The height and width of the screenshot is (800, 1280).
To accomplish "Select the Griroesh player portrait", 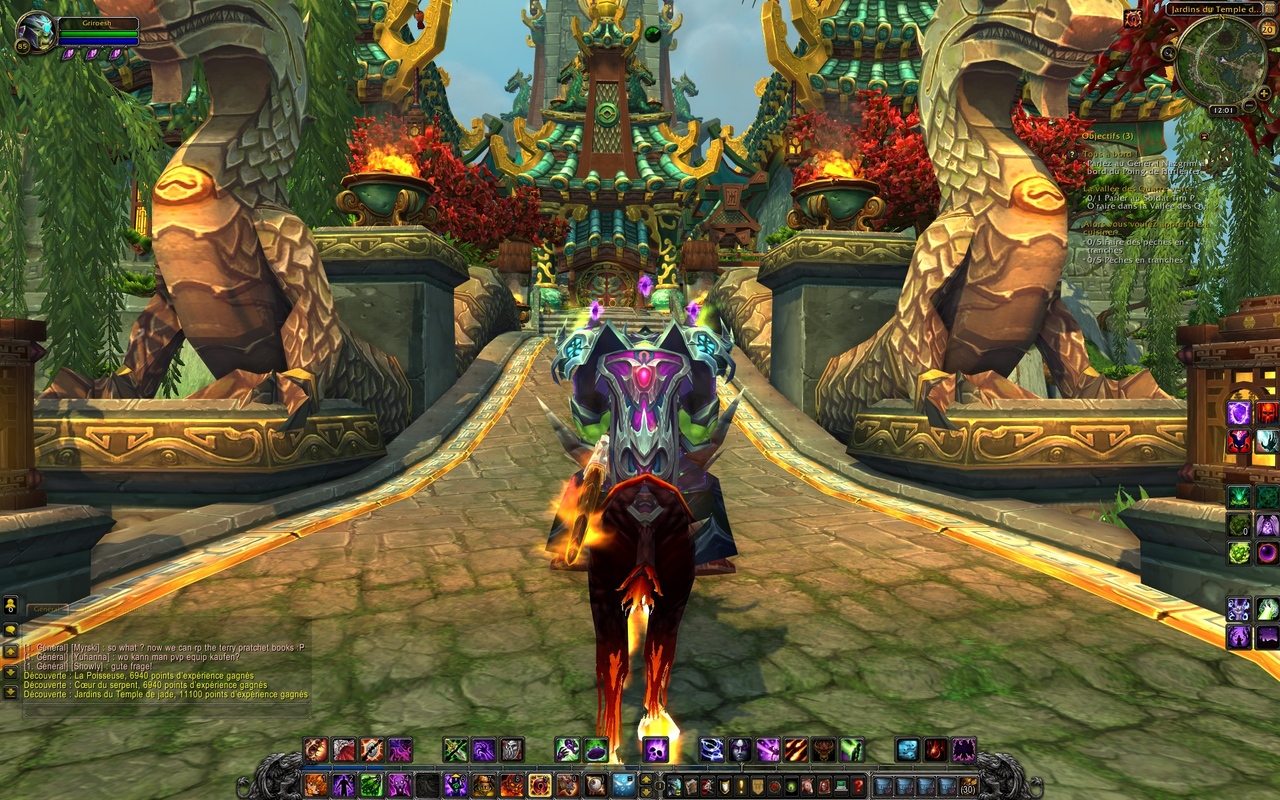I will [36, 33].
